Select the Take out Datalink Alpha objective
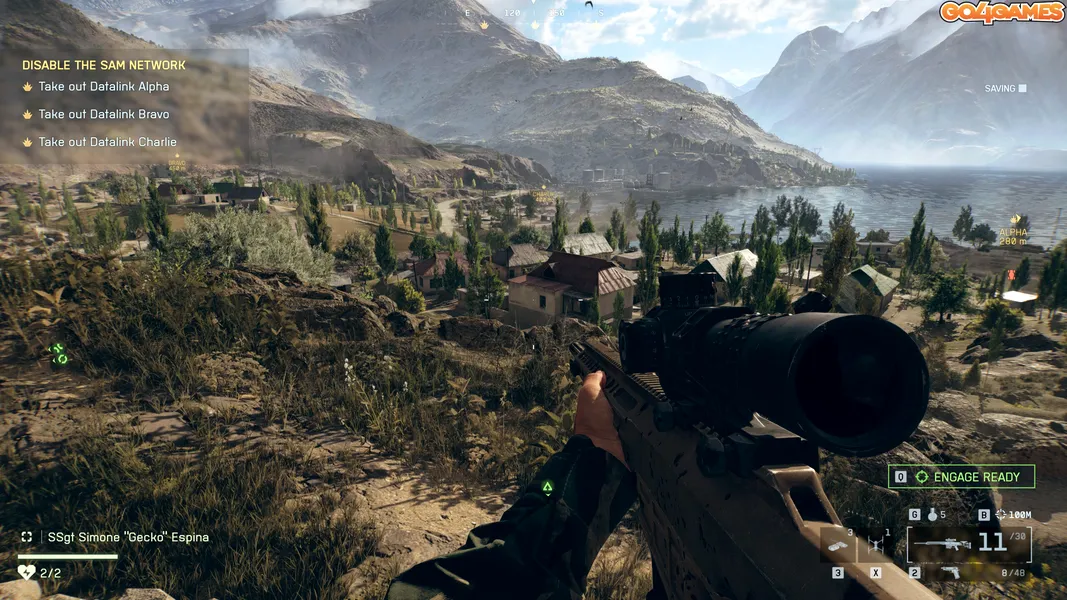The image size is (1067, 600). pos(103,87)
